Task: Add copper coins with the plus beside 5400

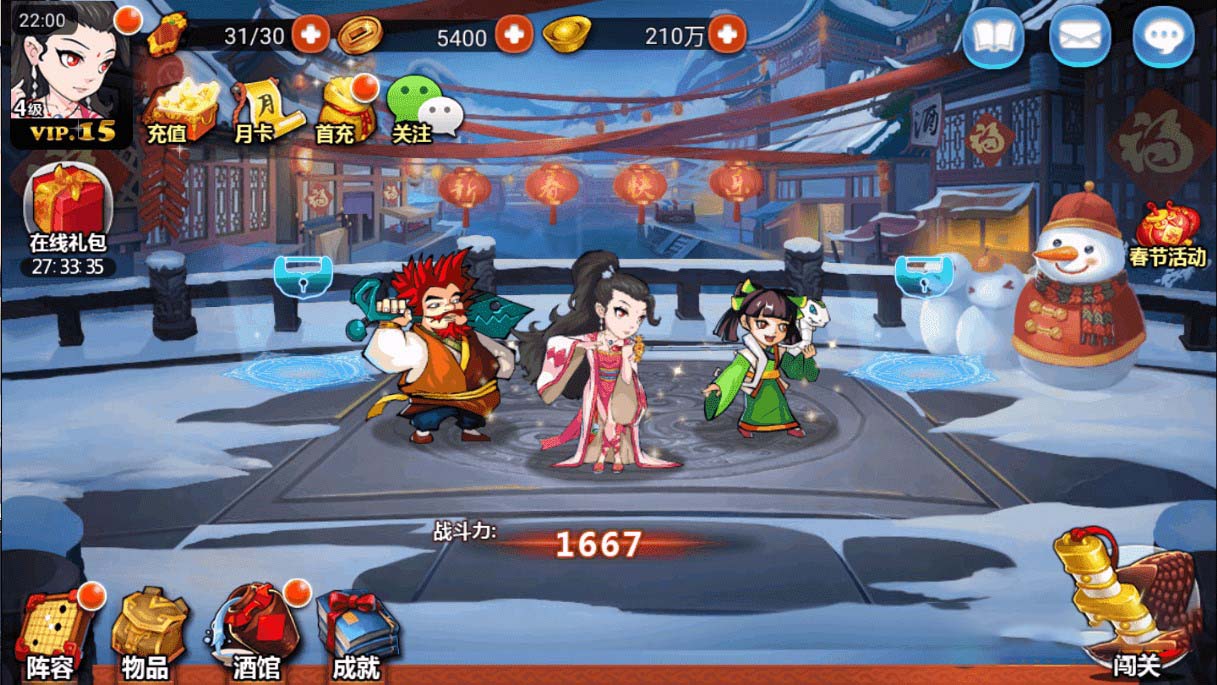Action: coord(515,36)
